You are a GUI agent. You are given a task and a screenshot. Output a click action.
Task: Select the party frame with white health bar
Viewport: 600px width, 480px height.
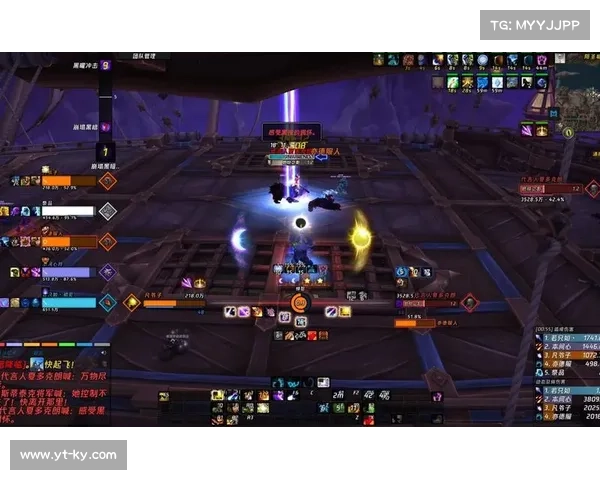(x=67, y=211)
